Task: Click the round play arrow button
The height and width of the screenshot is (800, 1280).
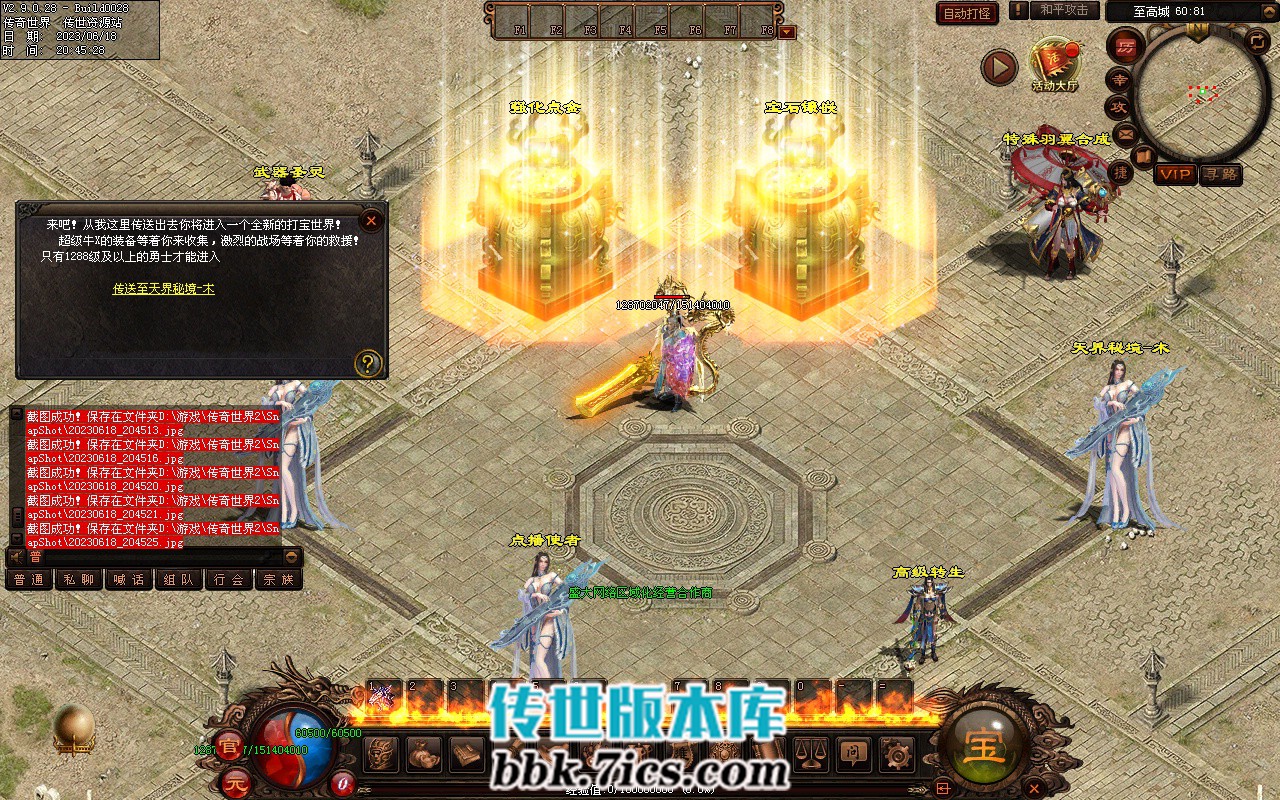Action: coord(999,67)
